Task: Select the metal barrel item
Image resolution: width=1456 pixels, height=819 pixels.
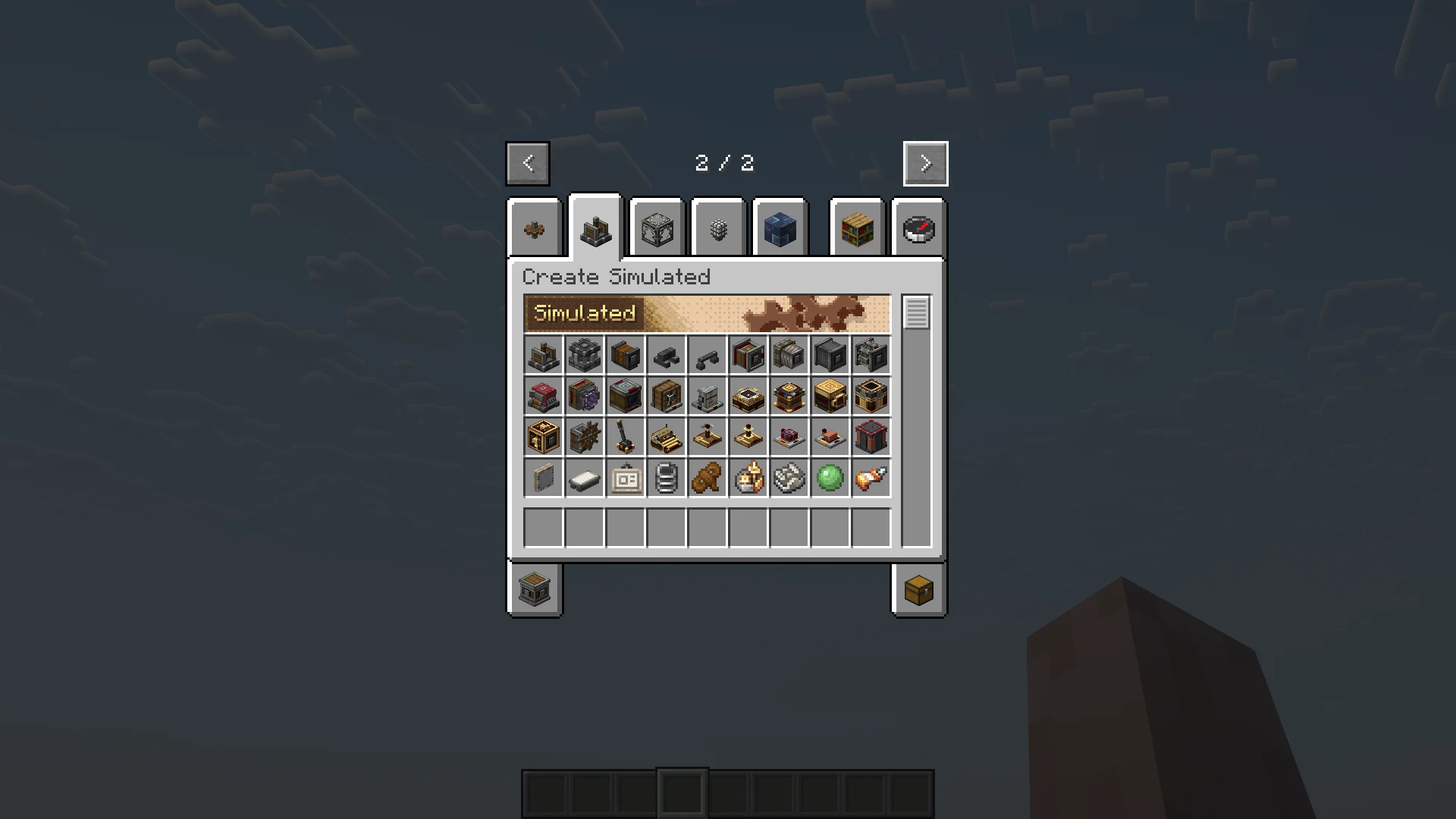Action: [666, 478]
